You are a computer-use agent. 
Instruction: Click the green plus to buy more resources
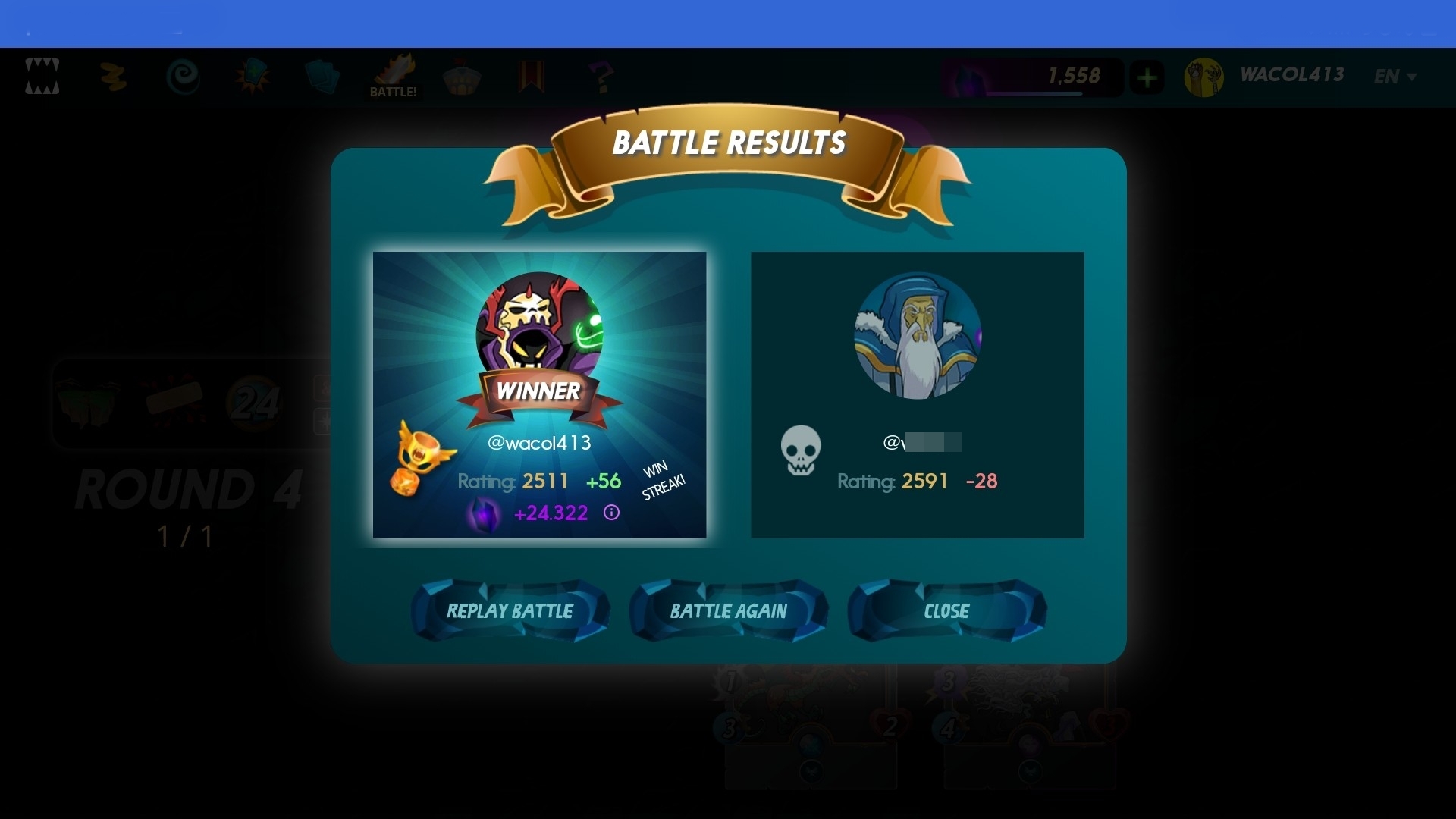[x=1147, y=76]
